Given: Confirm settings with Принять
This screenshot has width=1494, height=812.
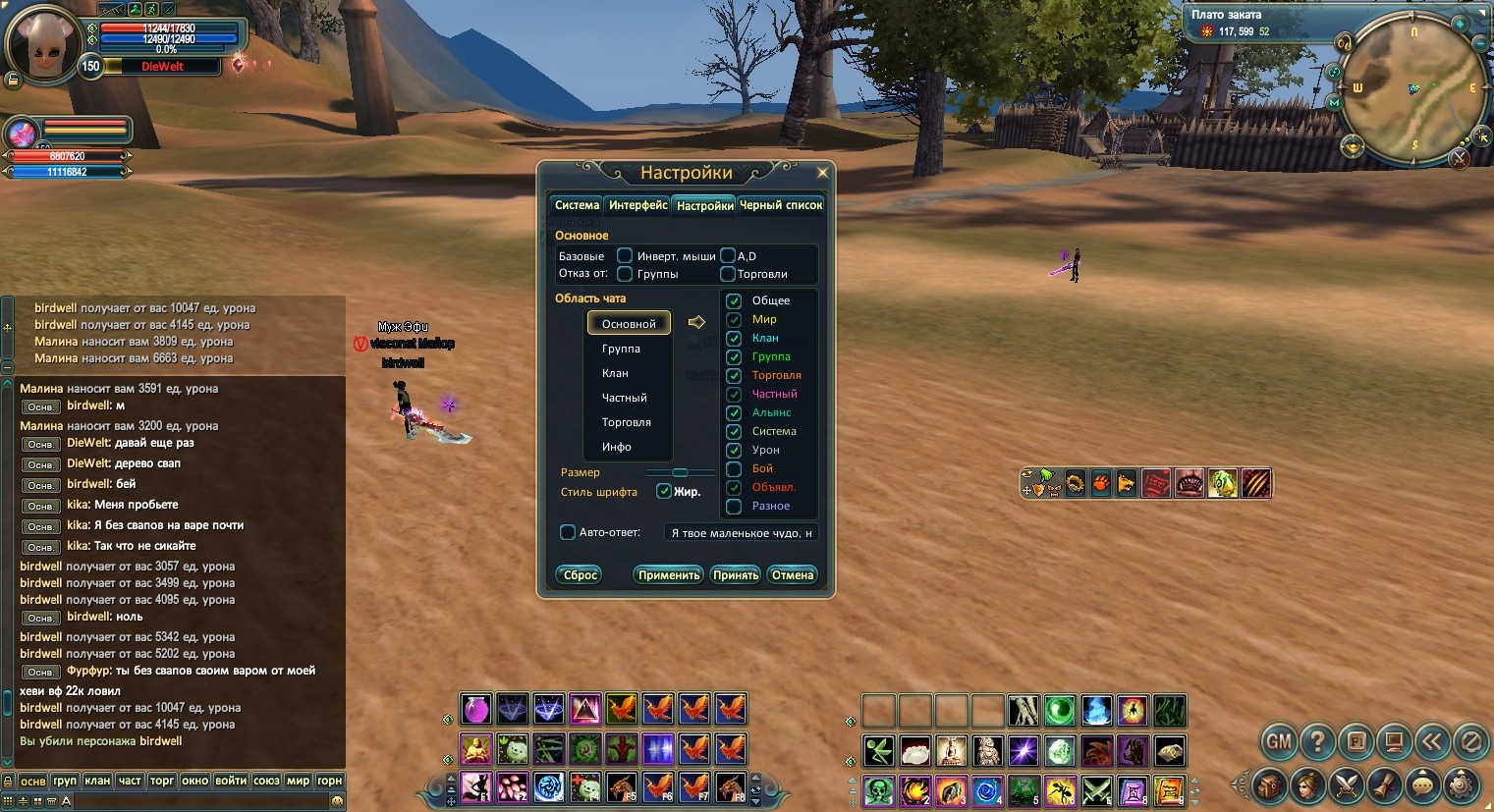Looking at the screenshot, I should (736, 575).
